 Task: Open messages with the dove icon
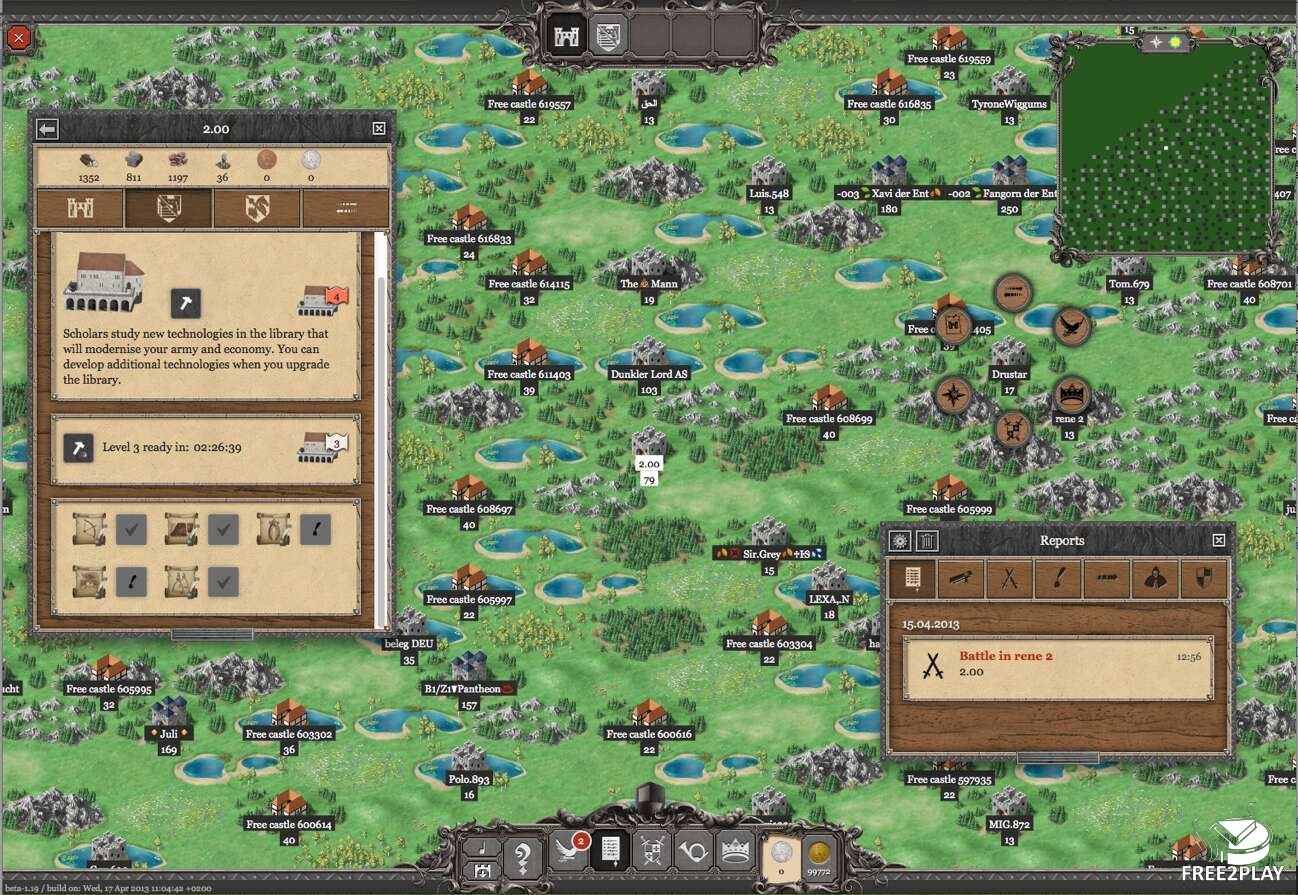(x=569, y=853)
